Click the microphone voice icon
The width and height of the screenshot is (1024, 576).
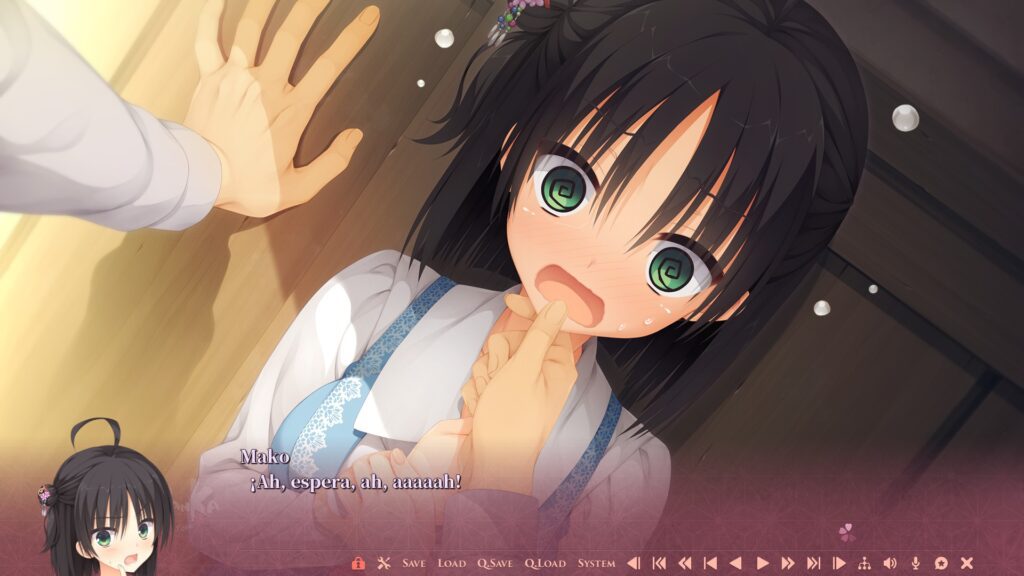[x=916, y=563]
